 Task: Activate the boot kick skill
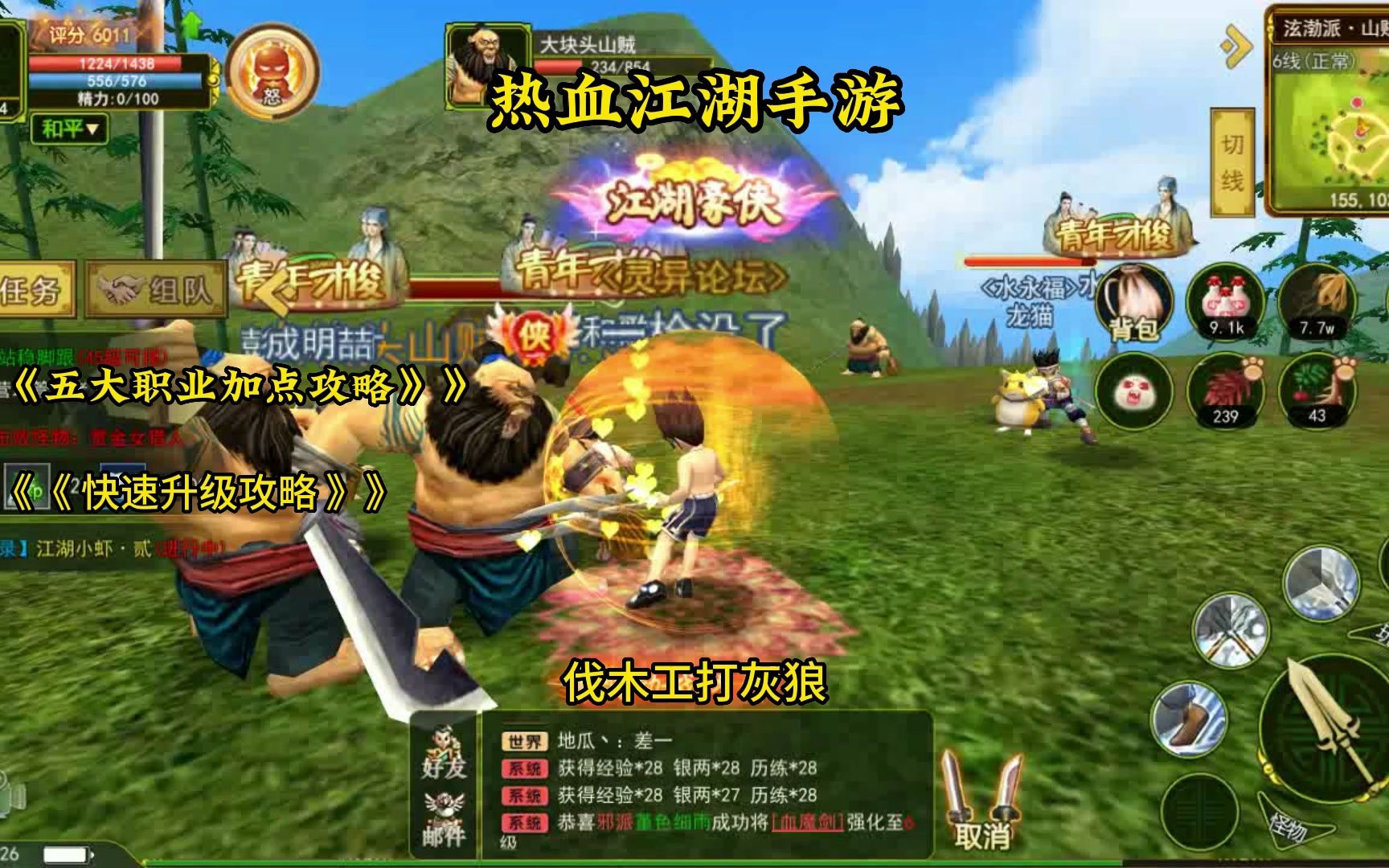[x=1188, y=718]
